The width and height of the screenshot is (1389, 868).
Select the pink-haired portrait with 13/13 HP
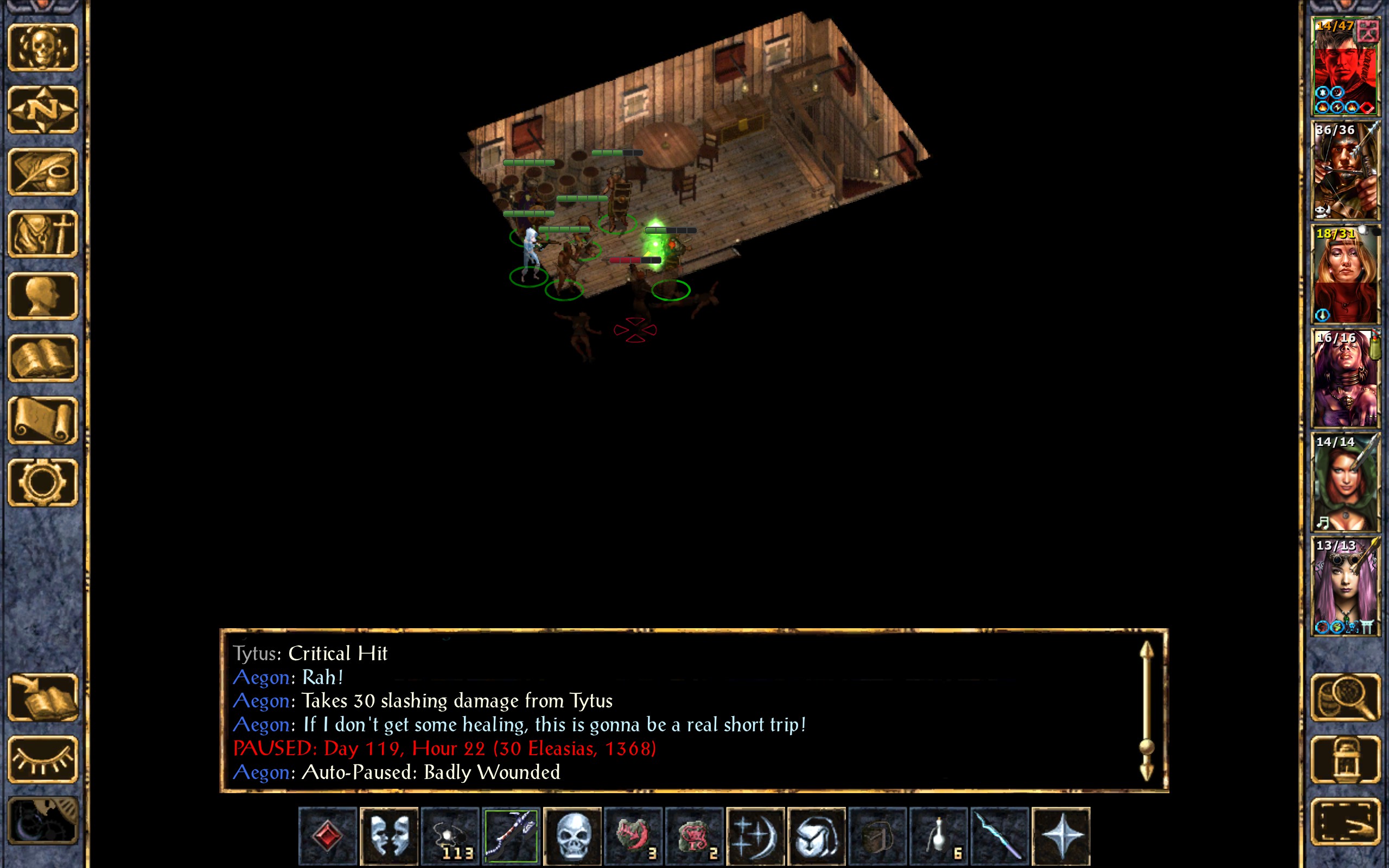tap(1345, 586)
